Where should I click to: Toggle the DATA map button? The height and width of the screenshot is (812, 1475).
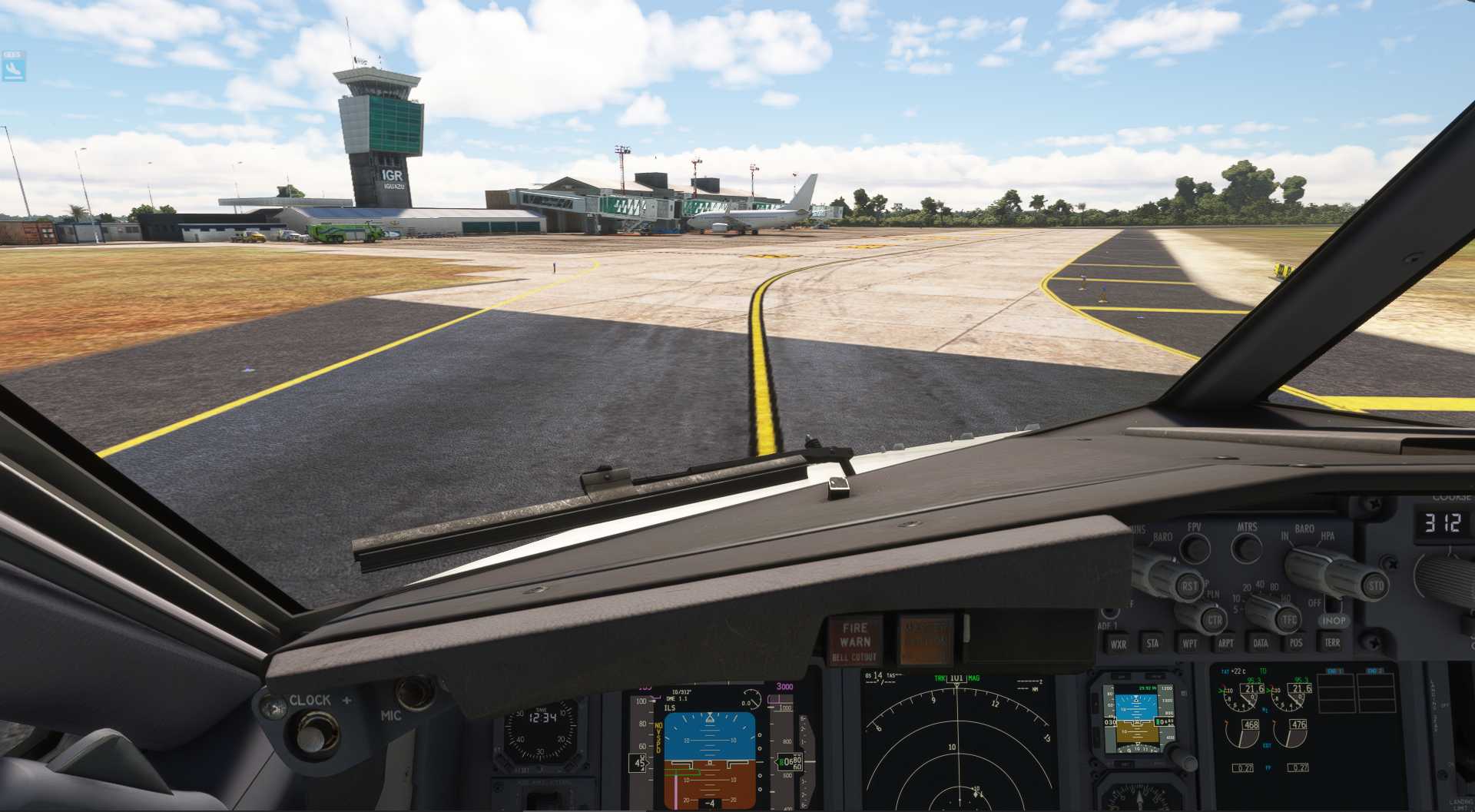point(1261,644)
